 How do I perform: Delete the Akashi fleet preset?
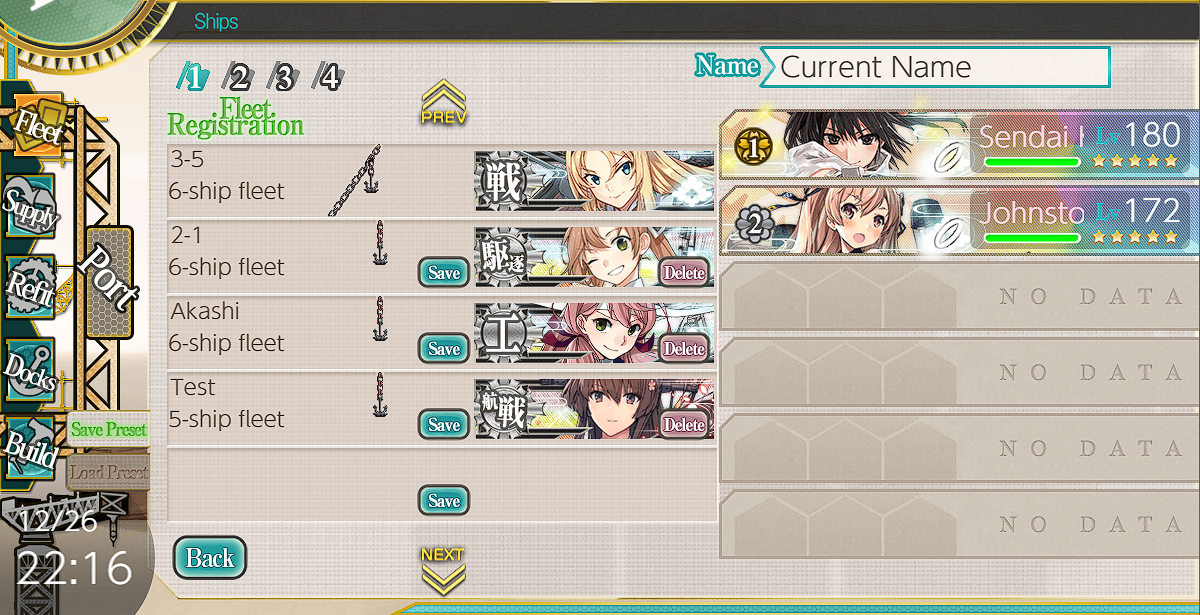[684, 349]
